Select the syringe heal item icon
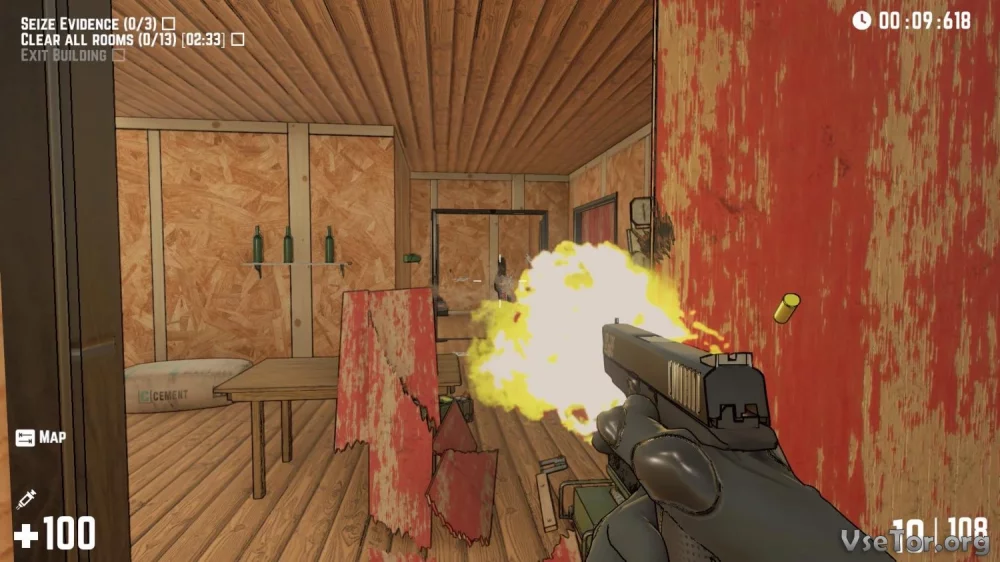 pyautogui.click(x=27, y=497)
